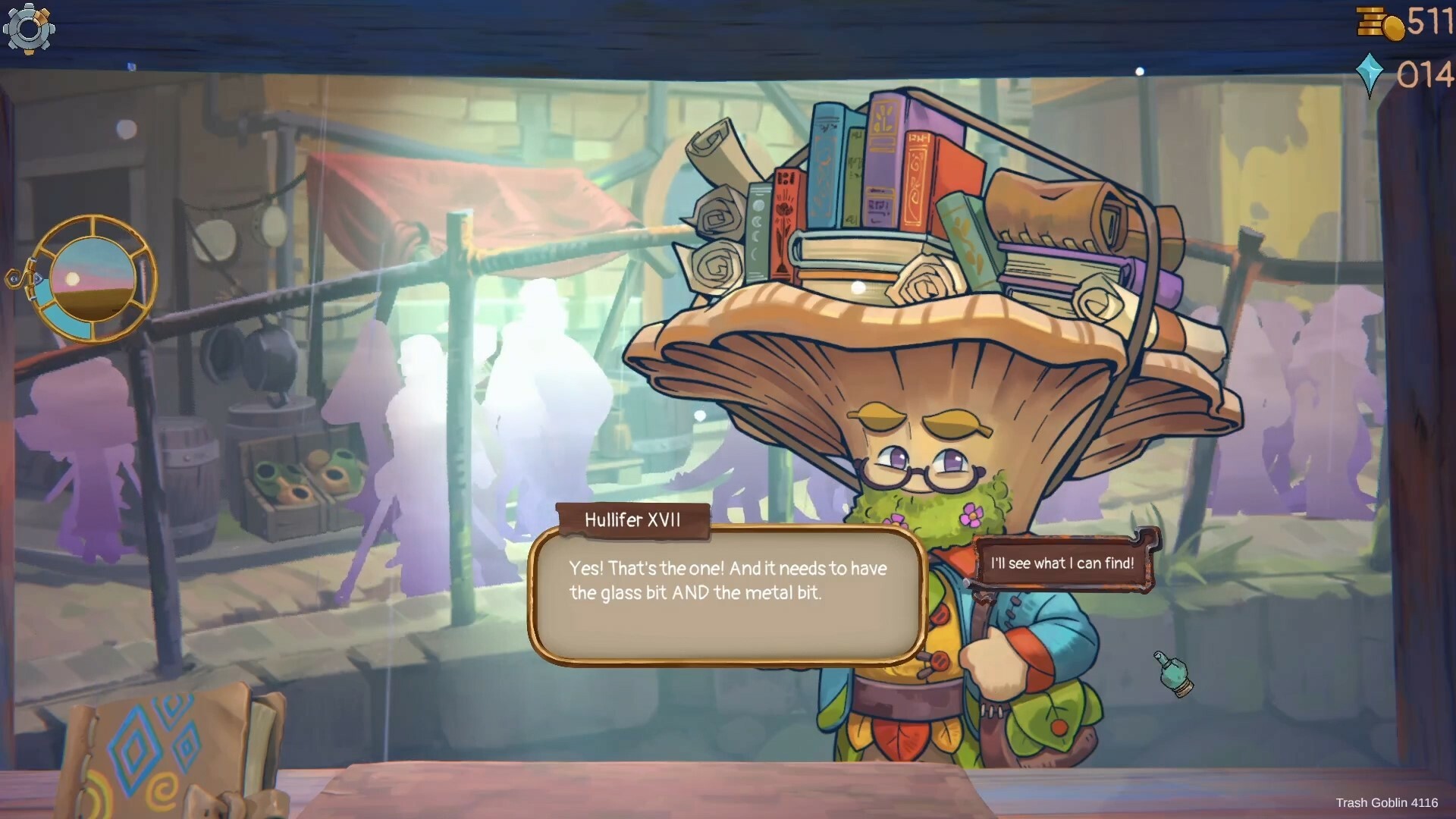Select the Hullifer XVII nameplate banner
This screenshot has height=819, width=1456.
[x=632, y=521]
